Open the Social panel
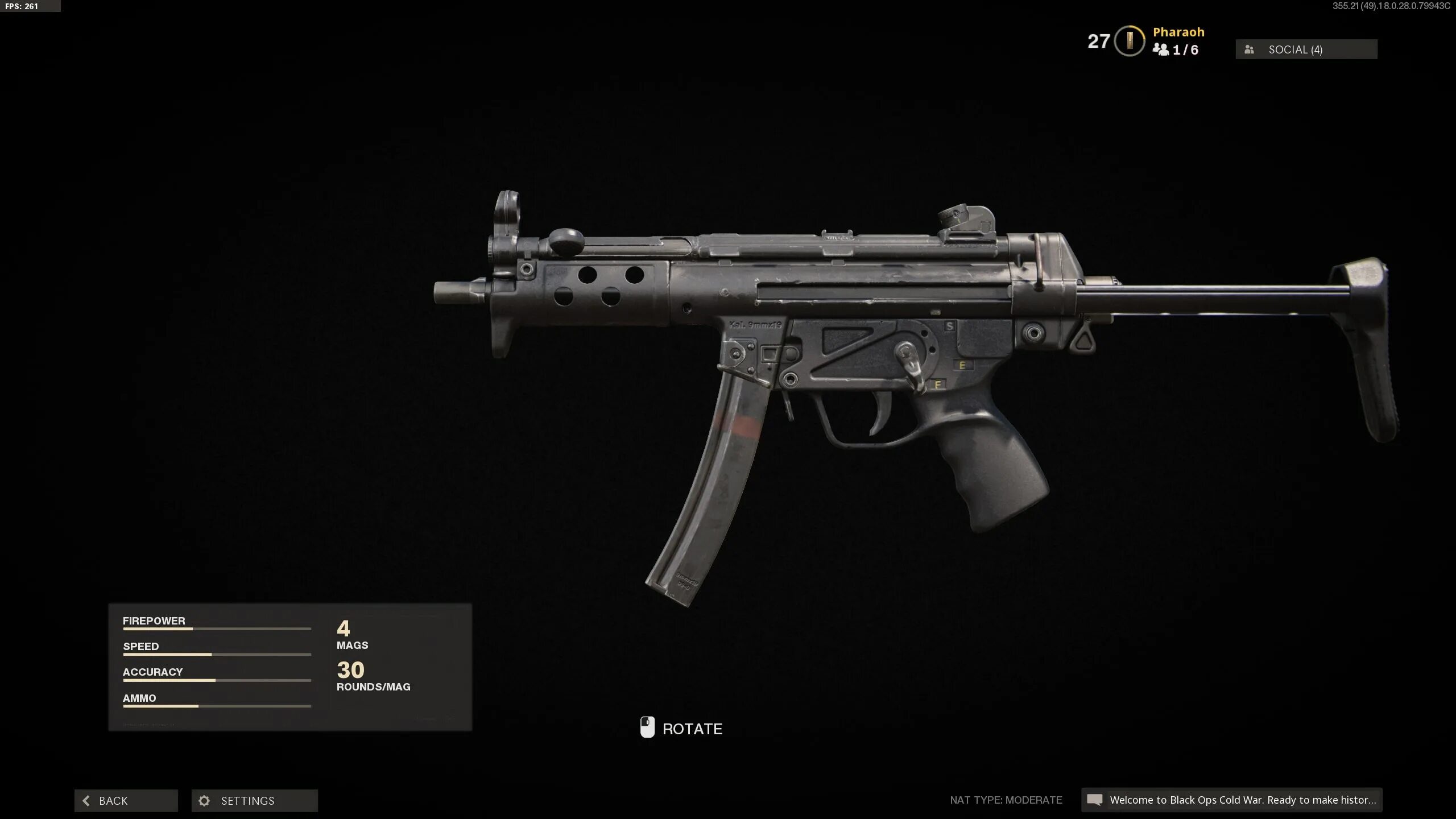 point(1306,49)
